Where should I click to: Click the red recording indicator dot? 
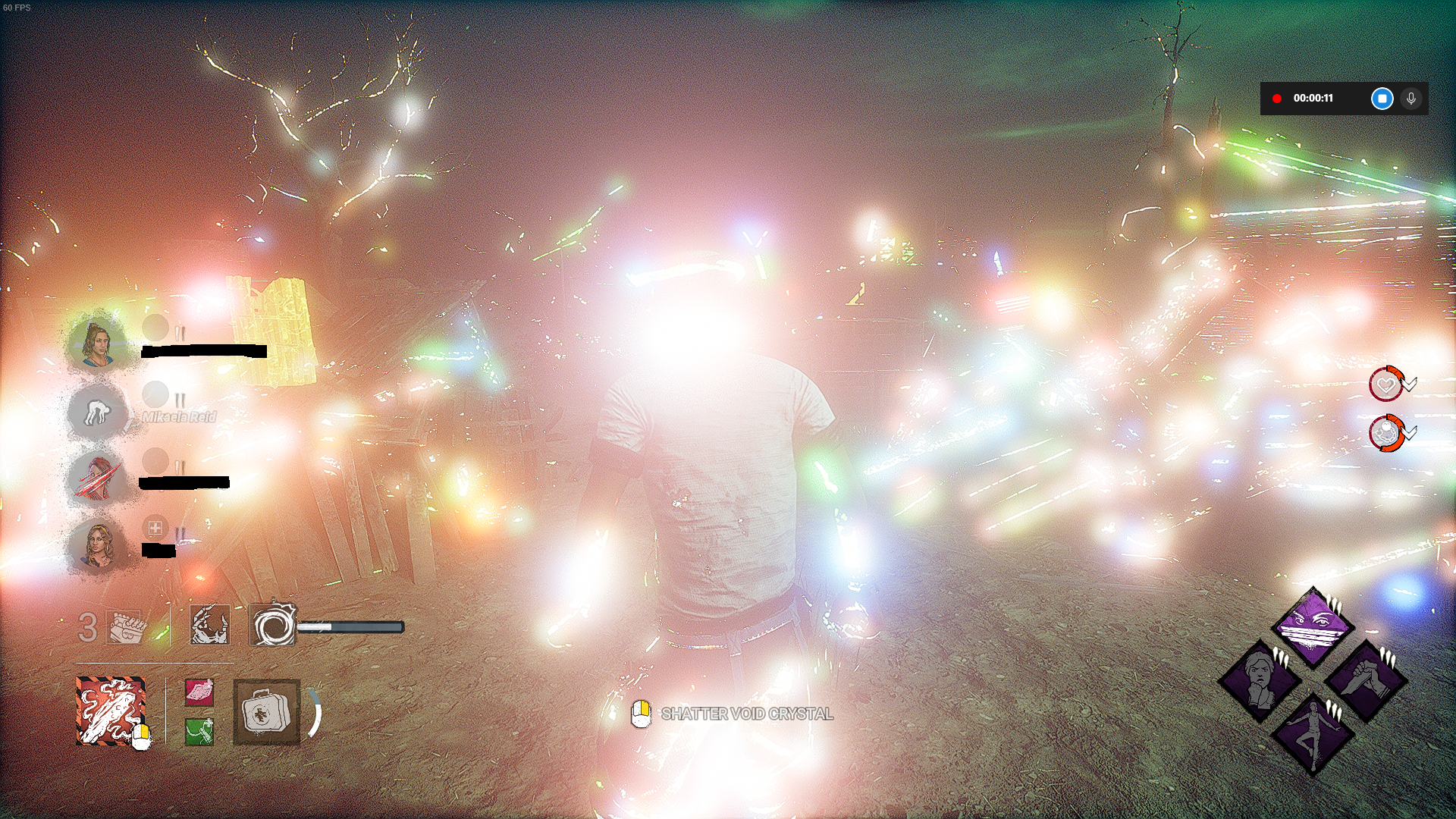(1277, 97)
